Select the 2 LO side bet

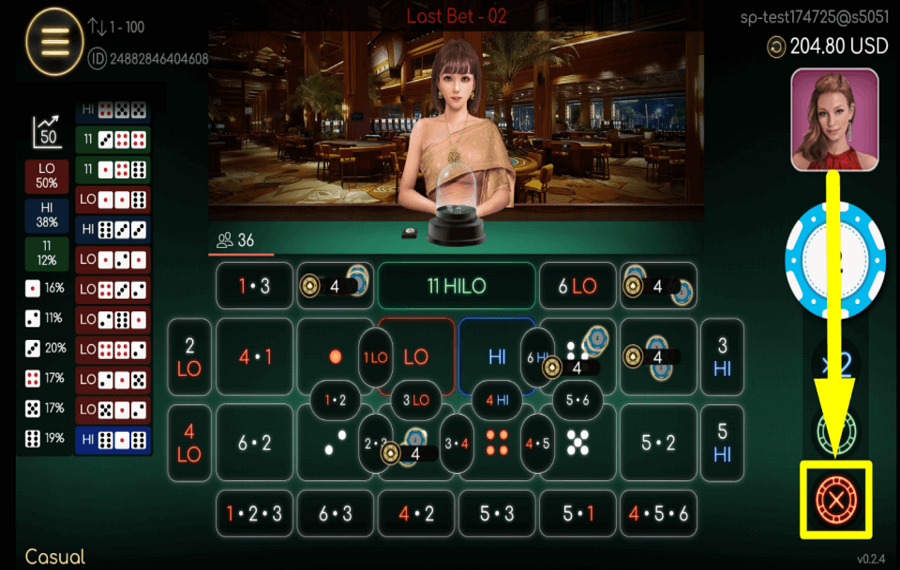click(190, 357)
